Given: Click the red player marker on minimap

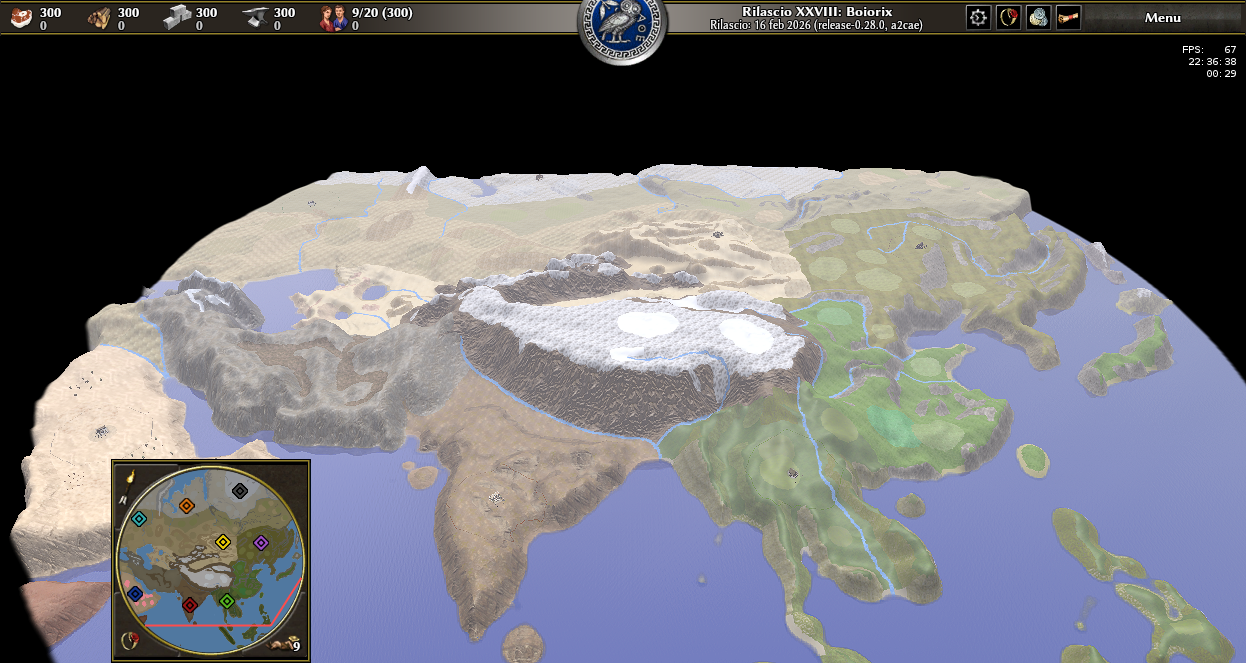Looking at the screenshot, I should pos(189,604).
